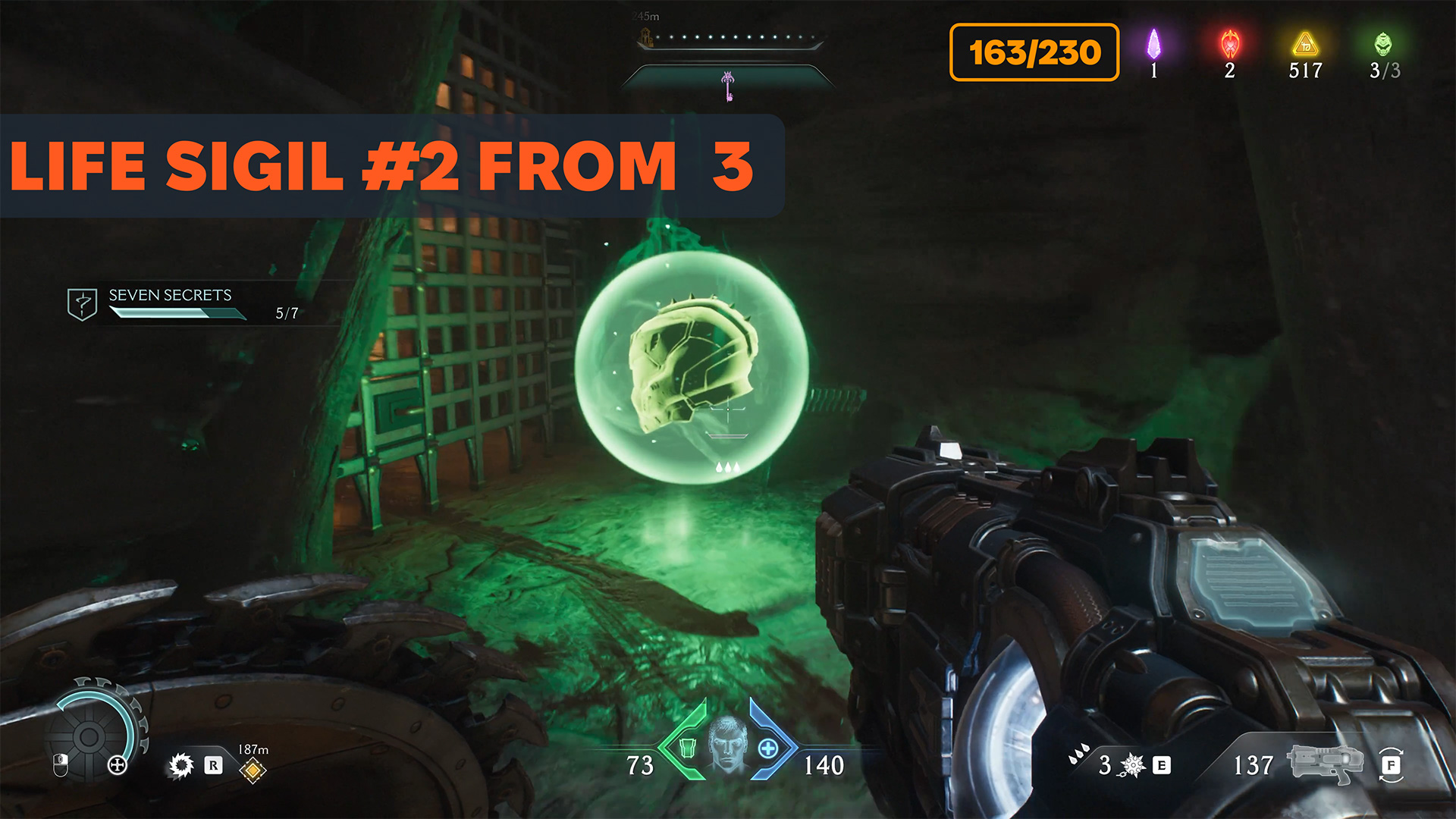Select the green armor shield icon

click(688, 748)
